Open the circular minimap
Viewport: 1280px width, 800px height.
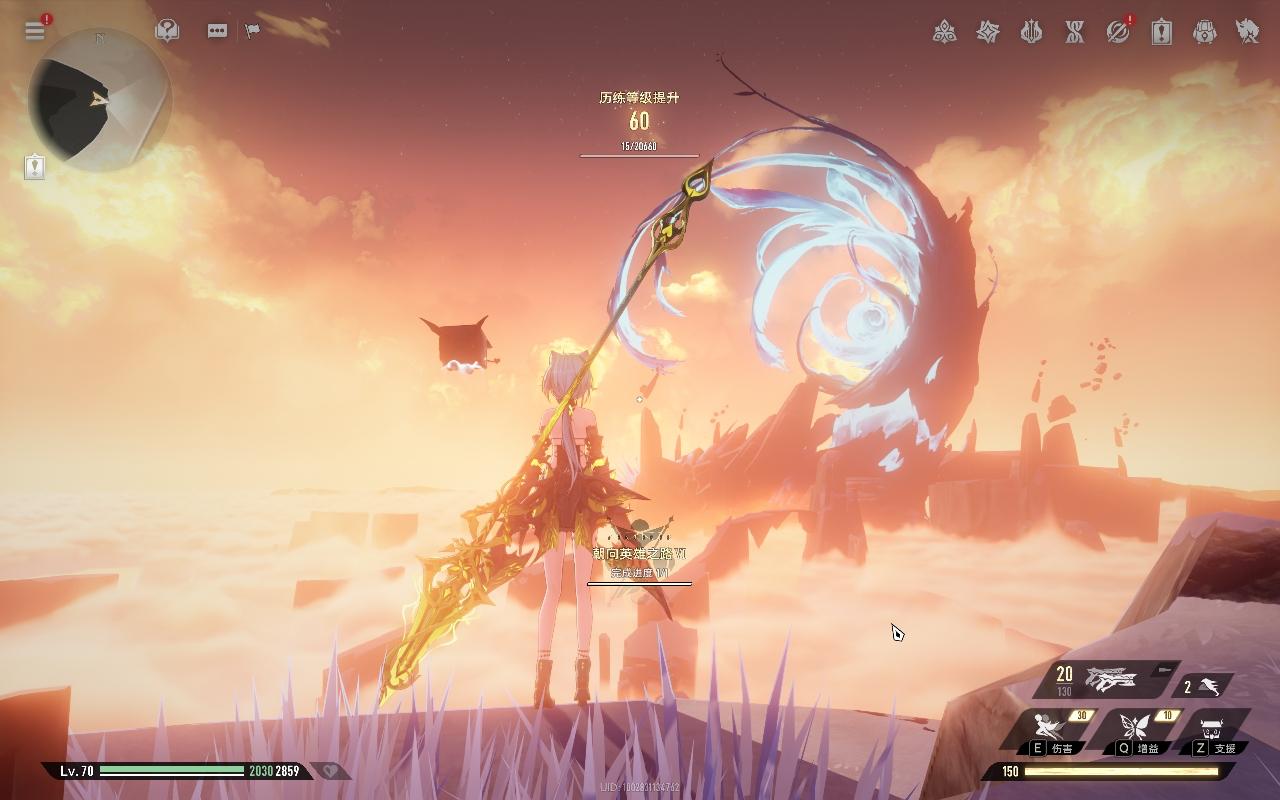pos(99,99)
